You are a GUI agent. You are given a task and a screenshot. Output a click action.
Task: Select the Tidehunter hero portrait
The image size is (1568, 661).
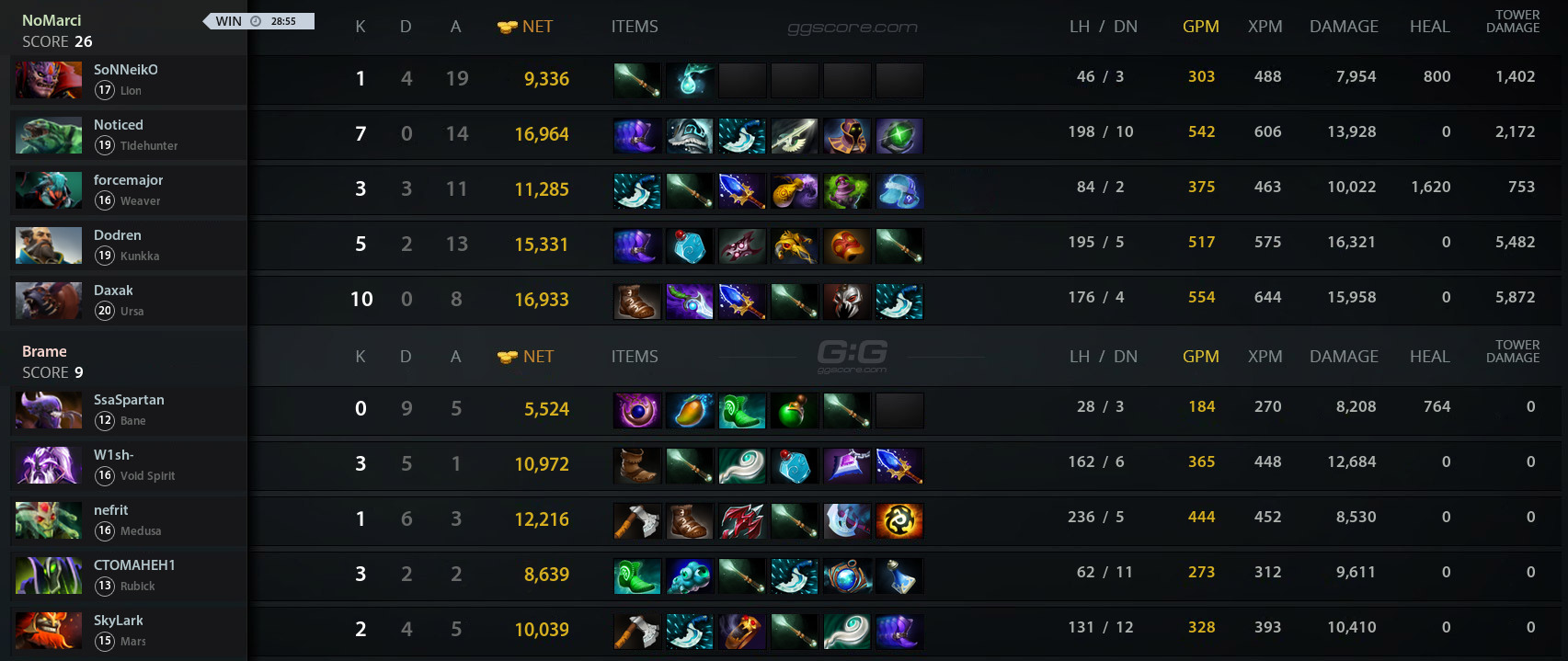pos(49,135)
